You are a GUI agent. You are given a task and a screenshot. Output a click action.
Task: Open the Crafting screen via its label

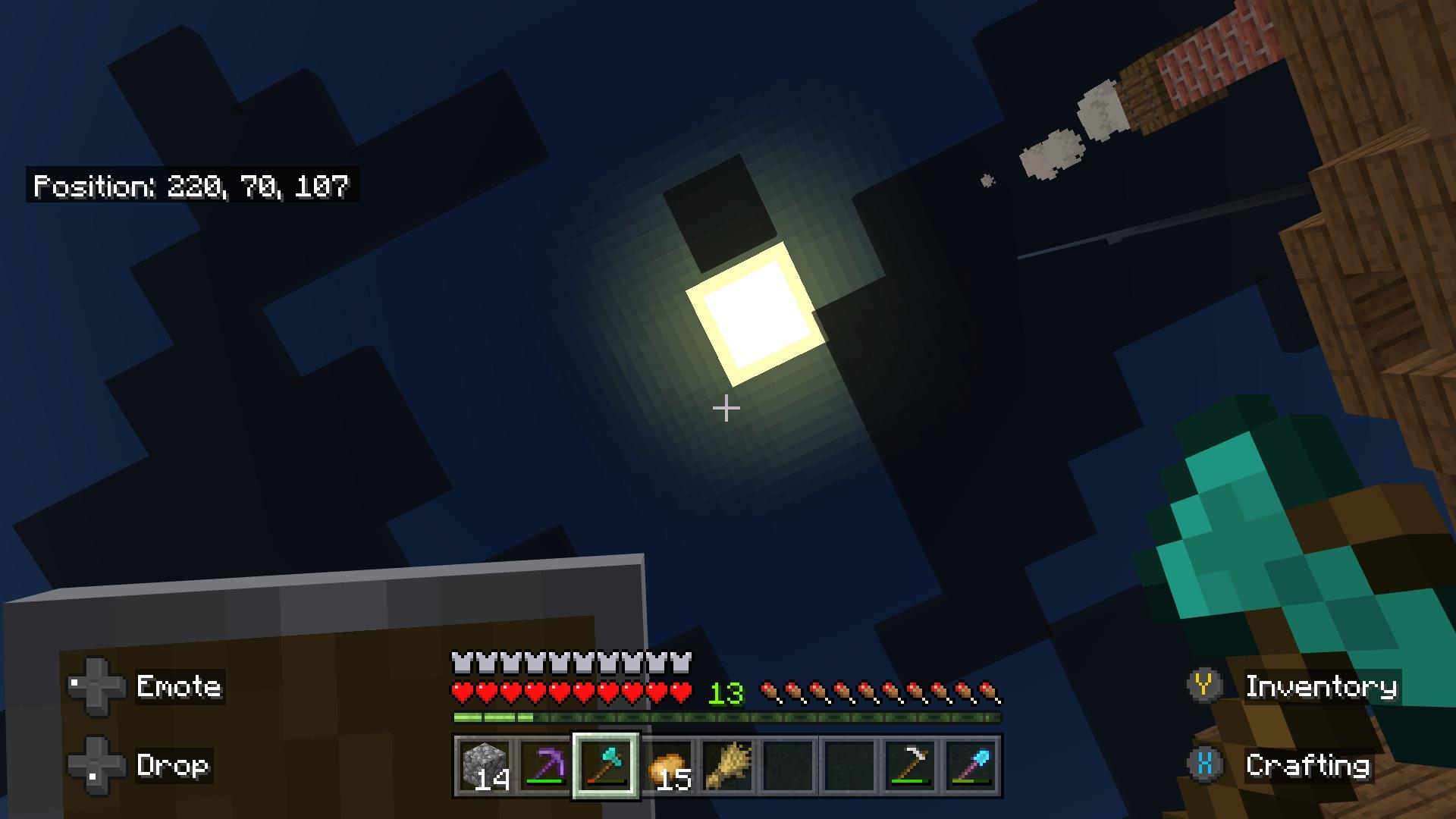coord(1307,766)
